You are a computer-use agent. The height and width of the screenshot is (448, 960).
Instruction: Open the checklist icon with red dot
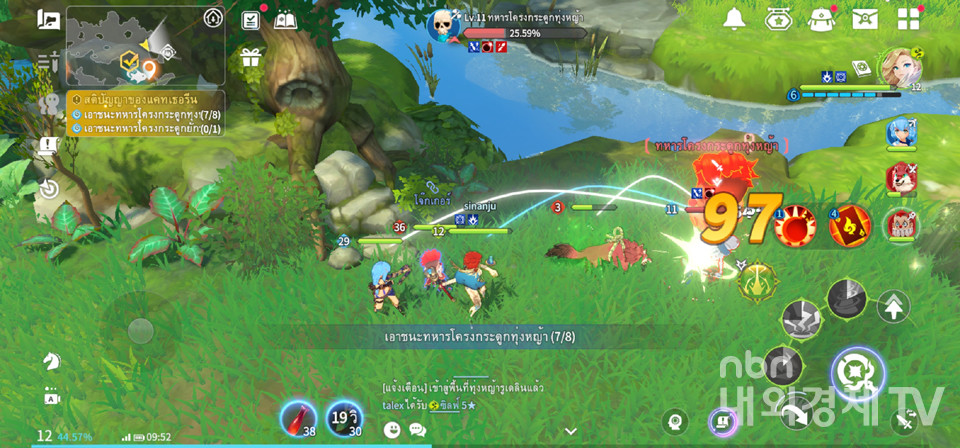click(x=251, y=20)
